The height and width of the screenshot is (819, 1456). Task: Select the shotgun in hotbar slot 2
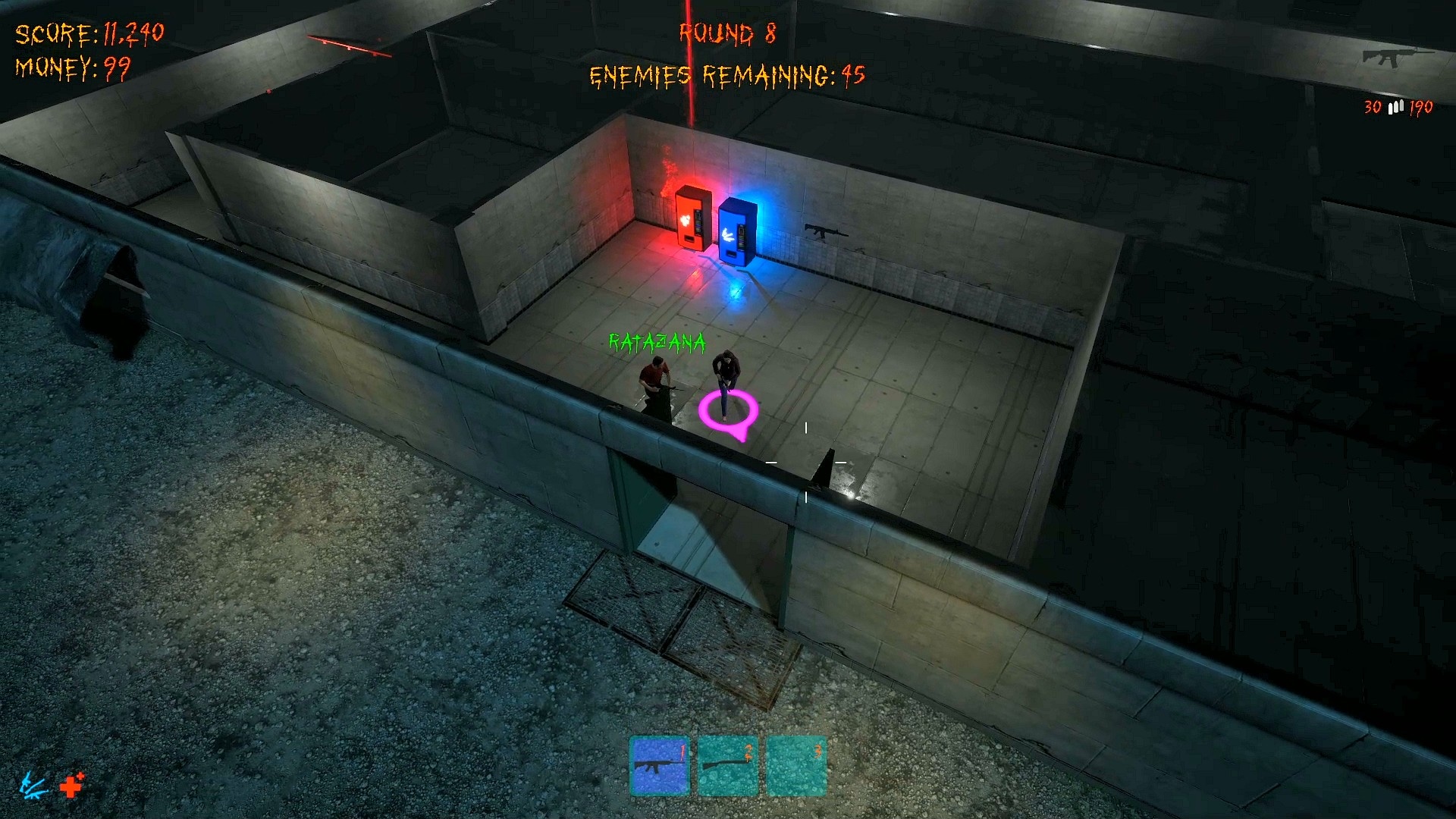pyautogui.click(x=729, y=766)
